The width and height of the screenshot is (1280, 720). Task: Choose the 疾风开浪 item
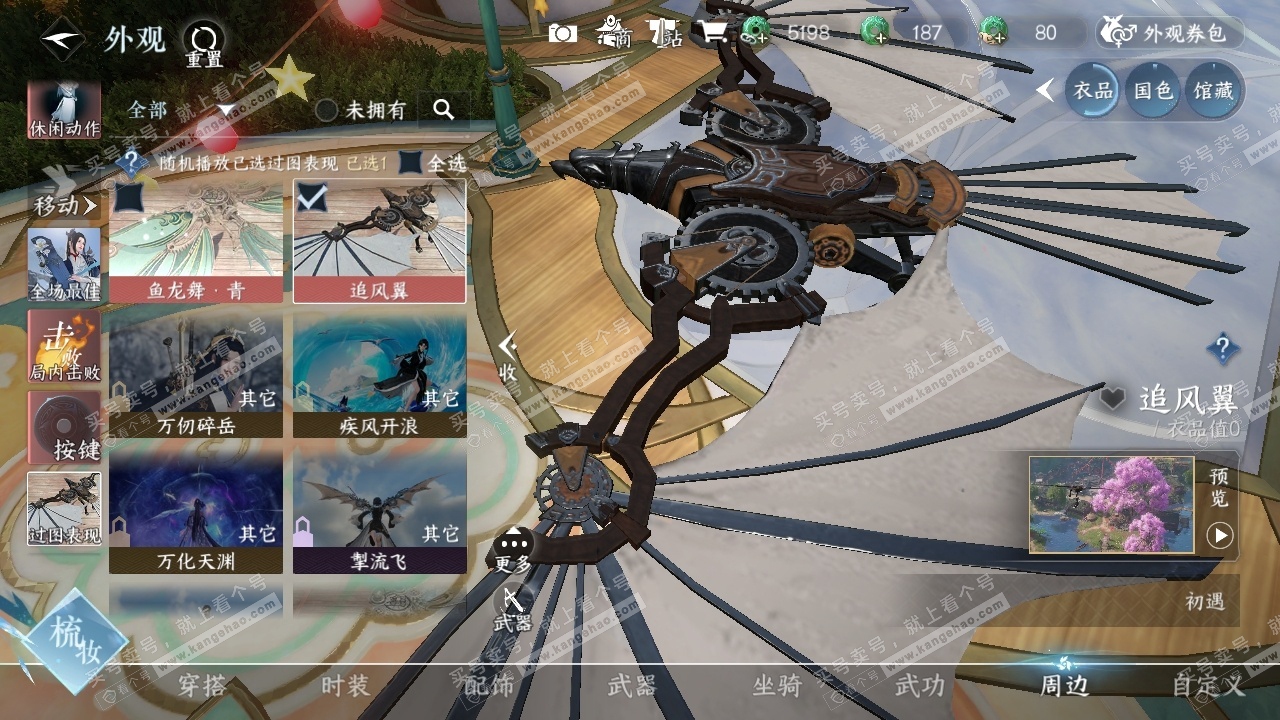click(379, 375)
